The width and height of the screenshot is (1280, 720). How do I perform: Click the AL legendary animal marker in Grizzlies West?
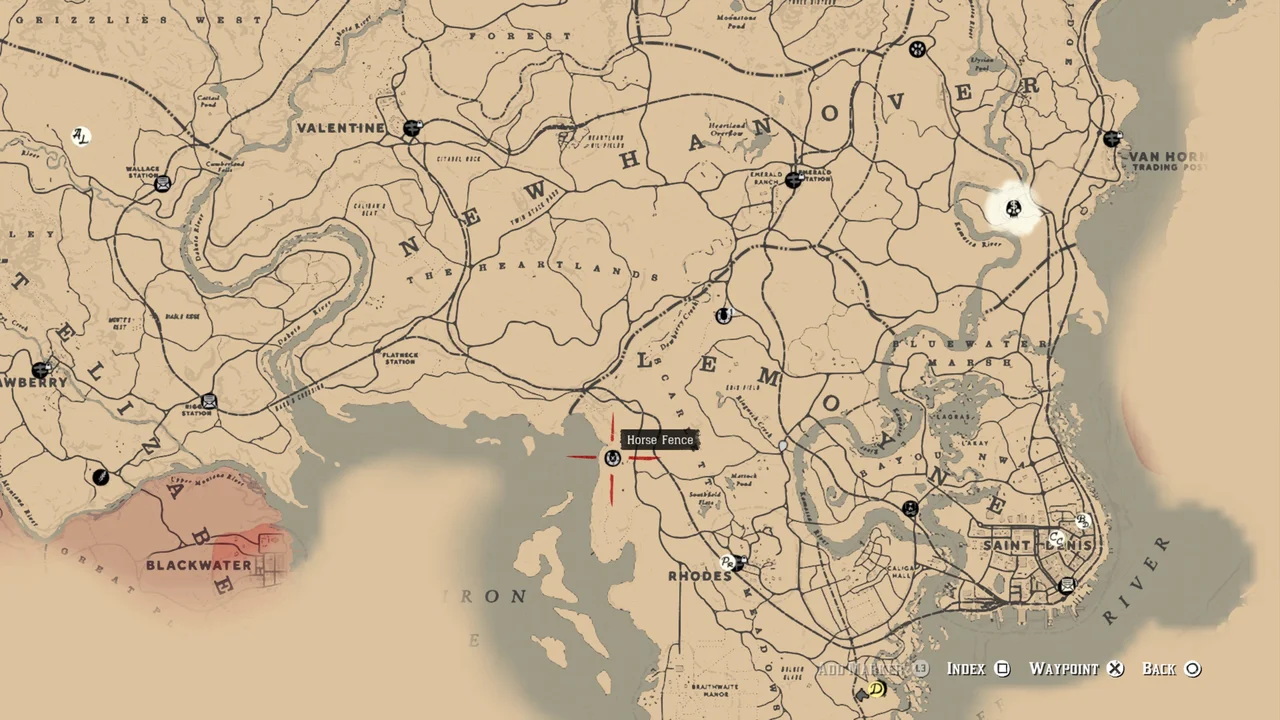coord(80,136)
